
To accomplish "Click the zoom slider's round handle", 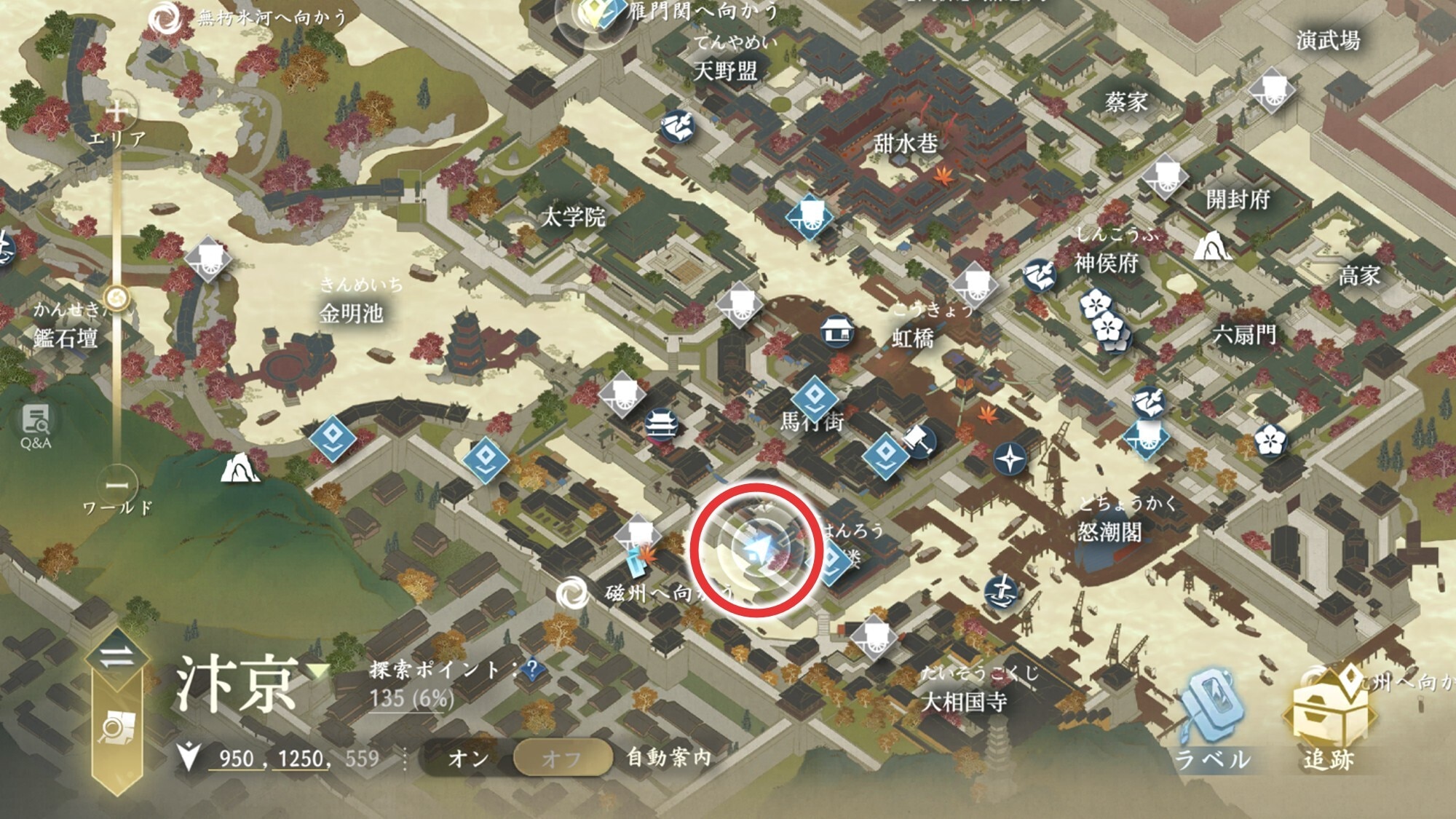I will click(x=116, y=298).
